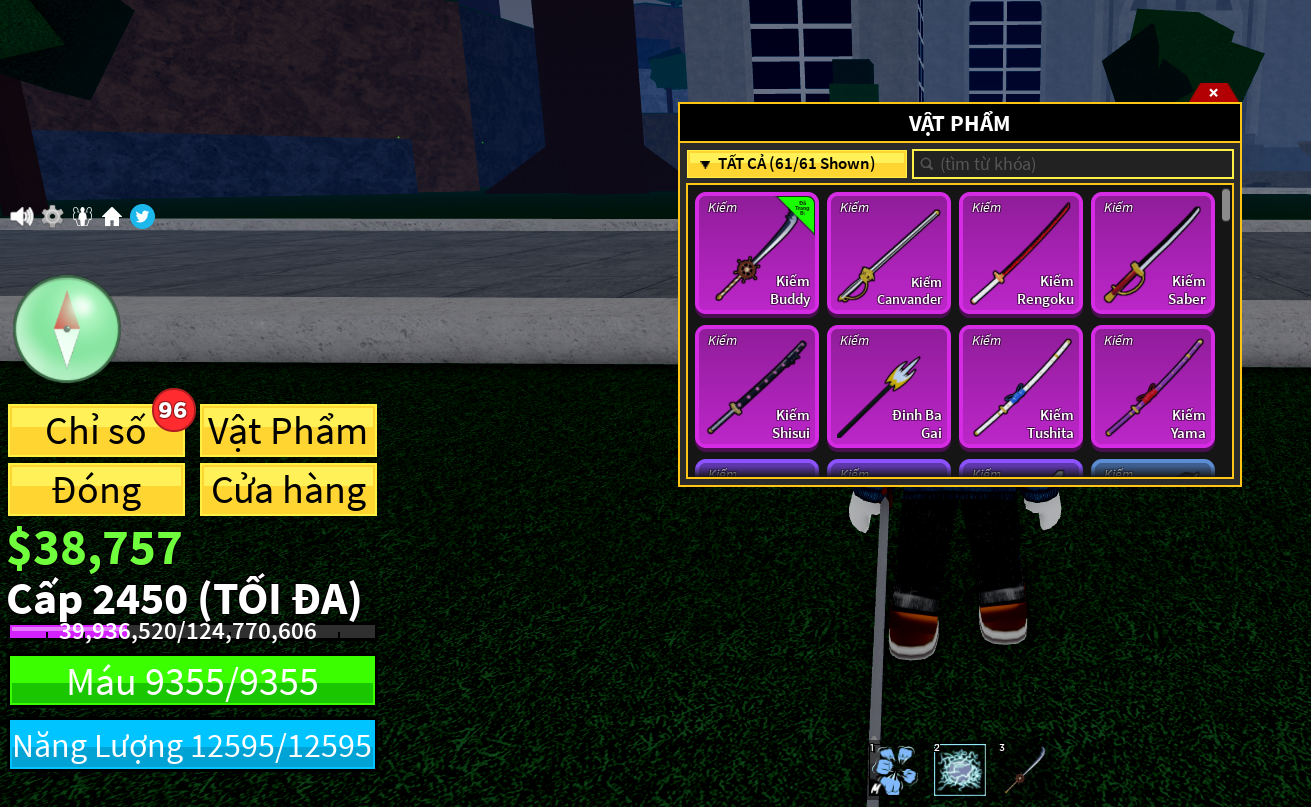Open the emotes menu
The width and height of the screenshot is (1311, 807).
tap(82, 216)
